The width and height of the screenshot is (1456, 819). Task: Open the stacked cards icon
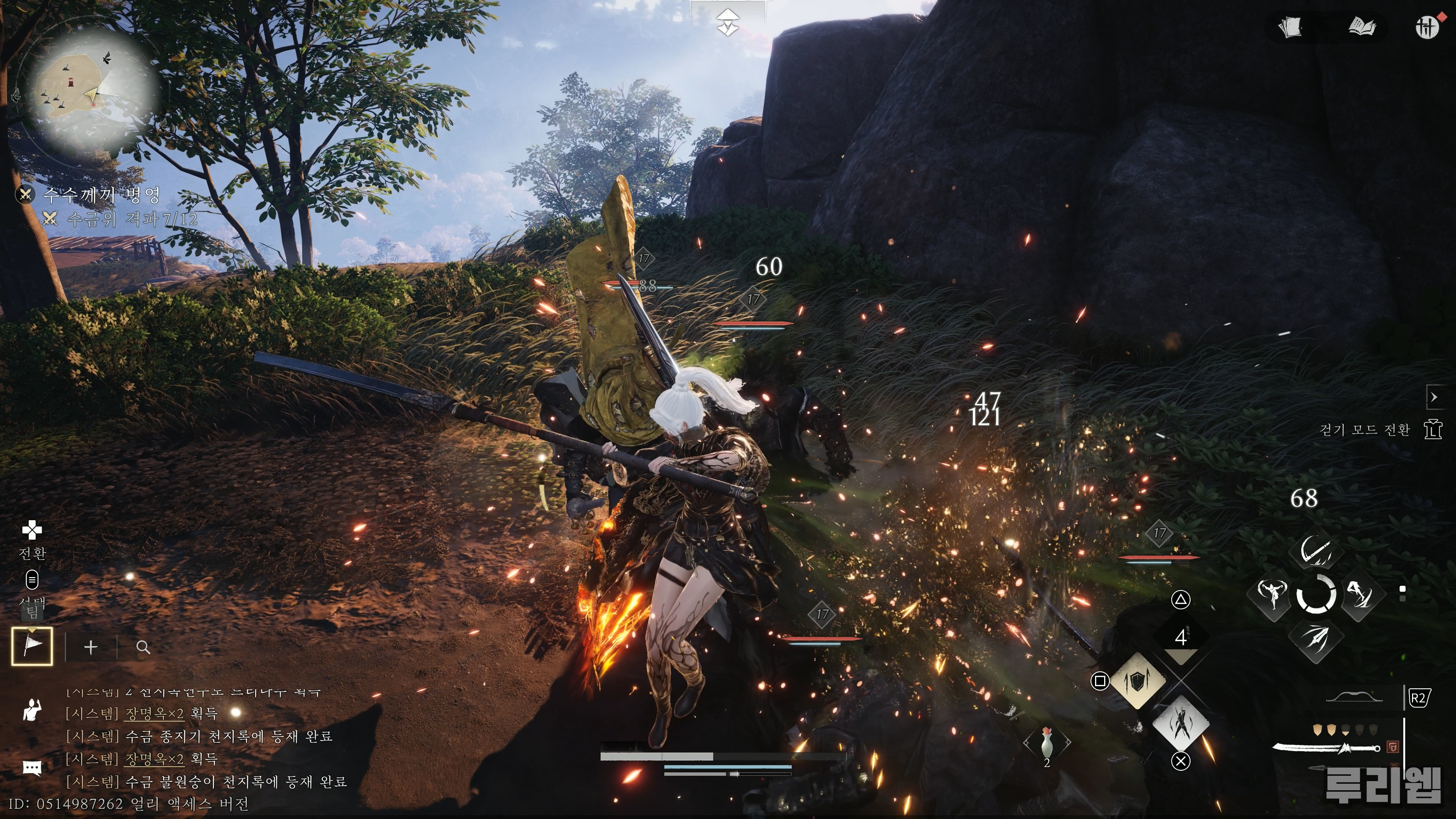coord(1290,27)
